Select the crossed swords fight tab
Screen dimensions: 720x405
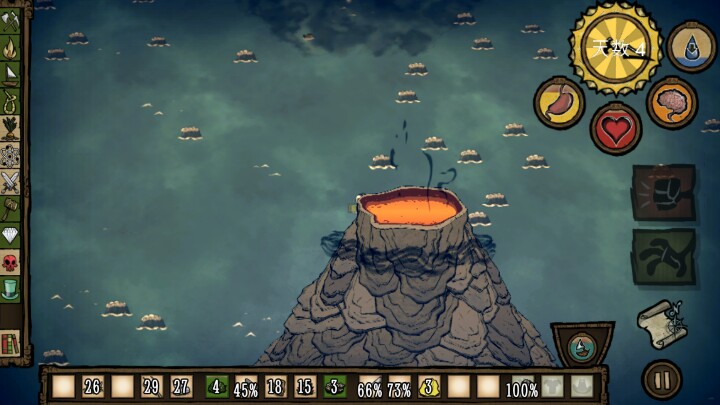pos(11,182)
